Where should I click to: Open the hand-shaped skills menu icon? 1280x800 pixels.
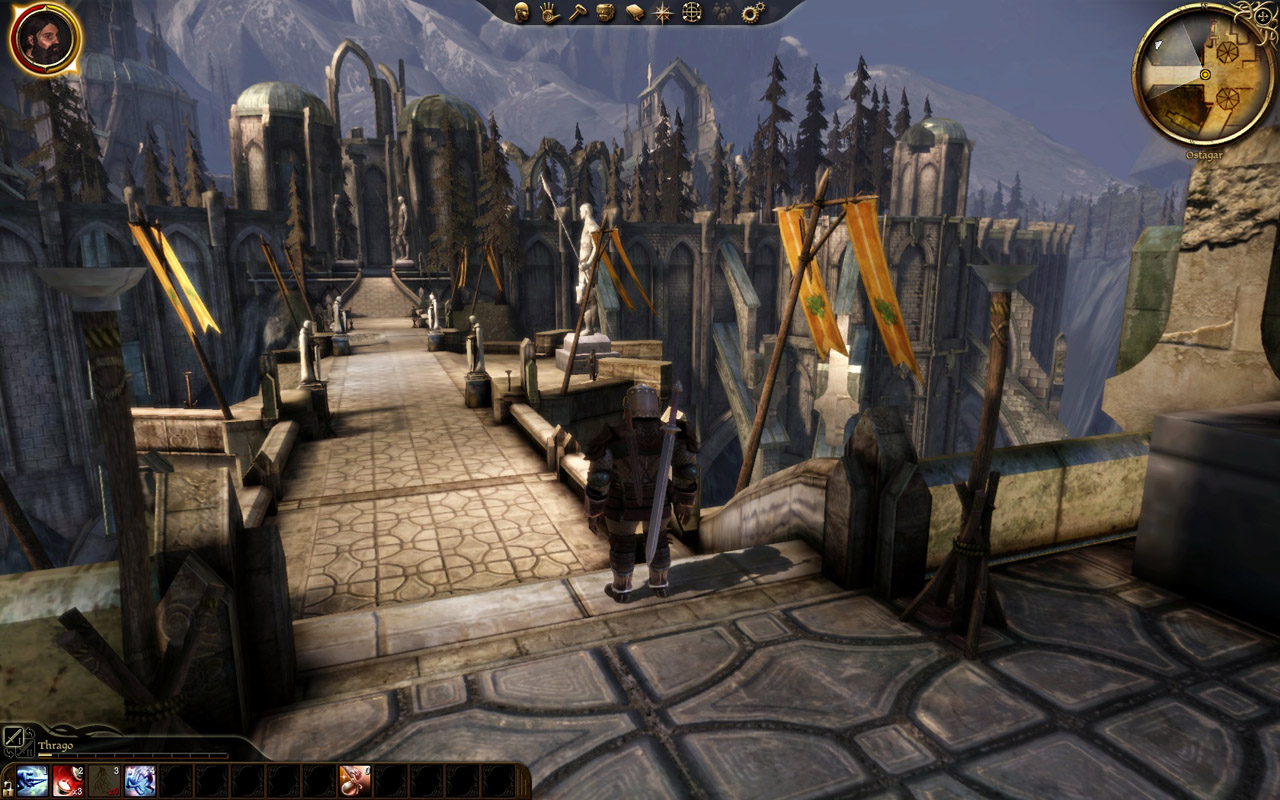pos(549,12)
